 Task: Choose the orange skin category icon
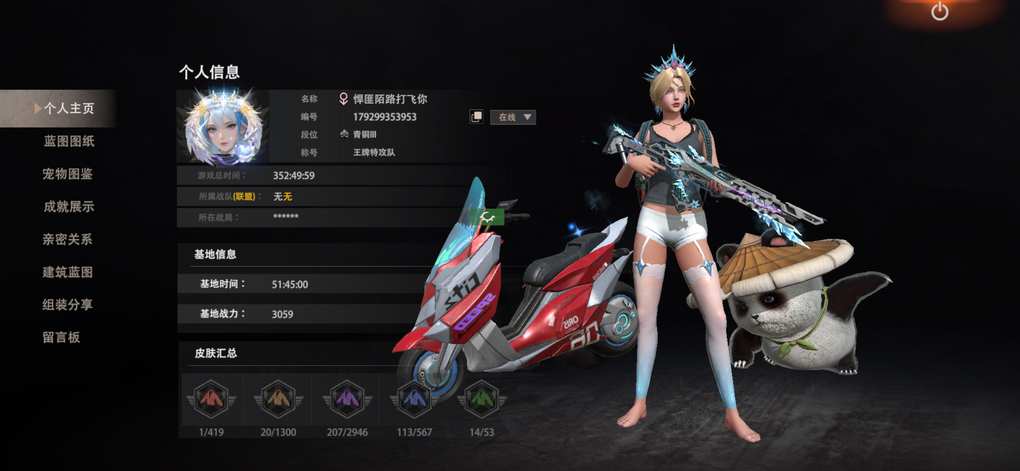(x=277, y=399)
